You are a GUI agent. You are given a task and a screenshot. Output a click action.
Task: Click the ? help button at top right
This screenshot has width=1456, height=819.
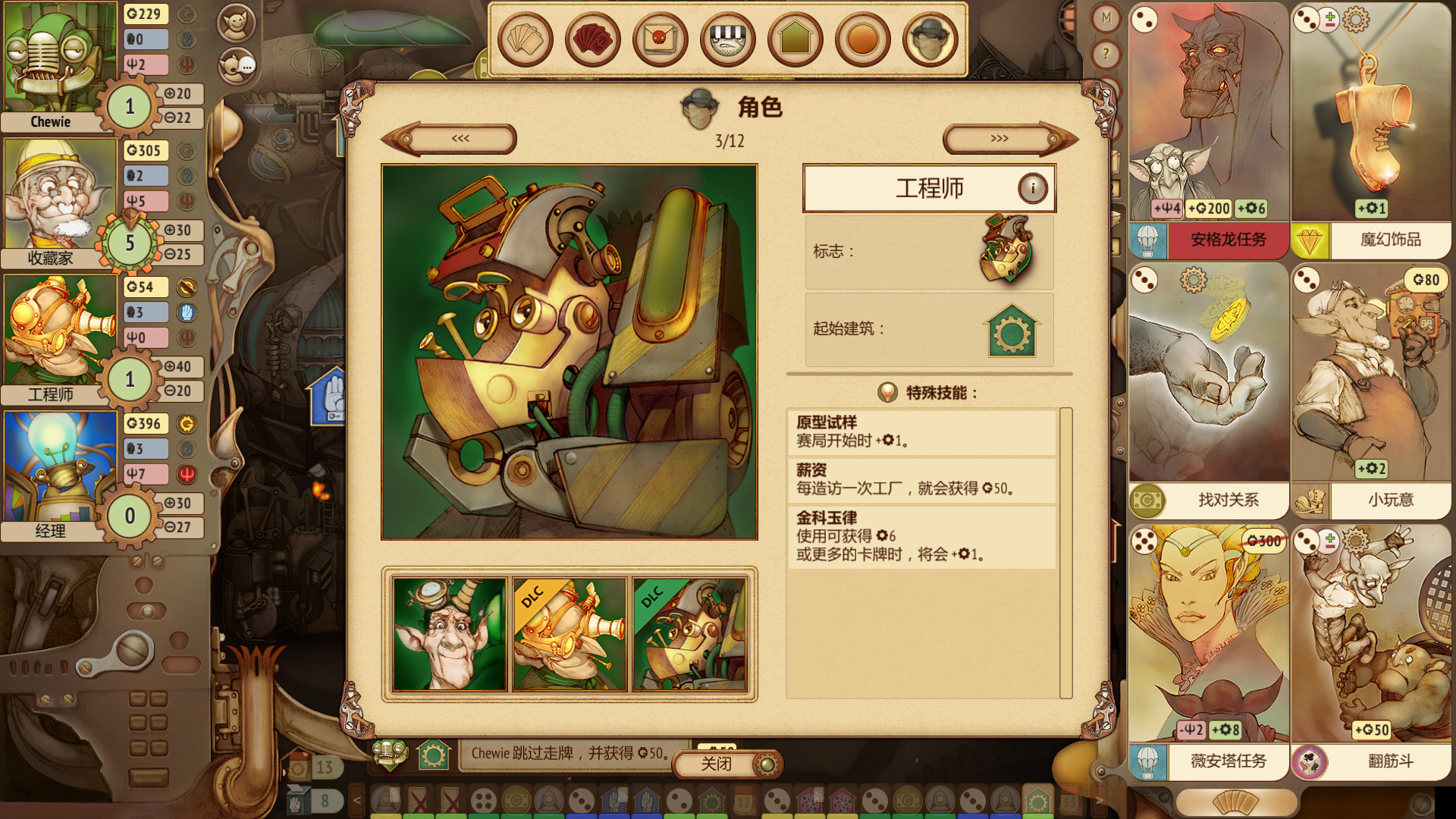coord(1106,53)
